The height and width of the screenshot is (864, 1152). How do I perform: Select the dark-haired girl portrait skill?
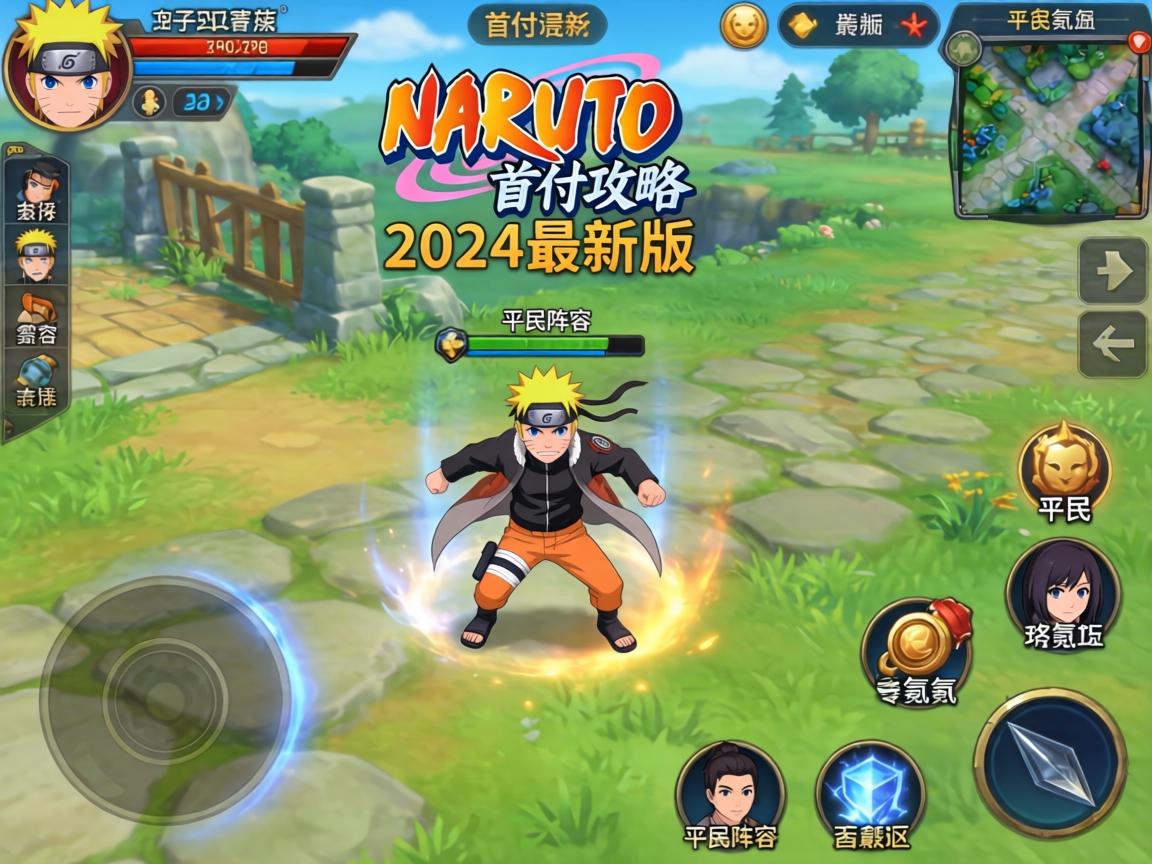(x=1063, y=592)
